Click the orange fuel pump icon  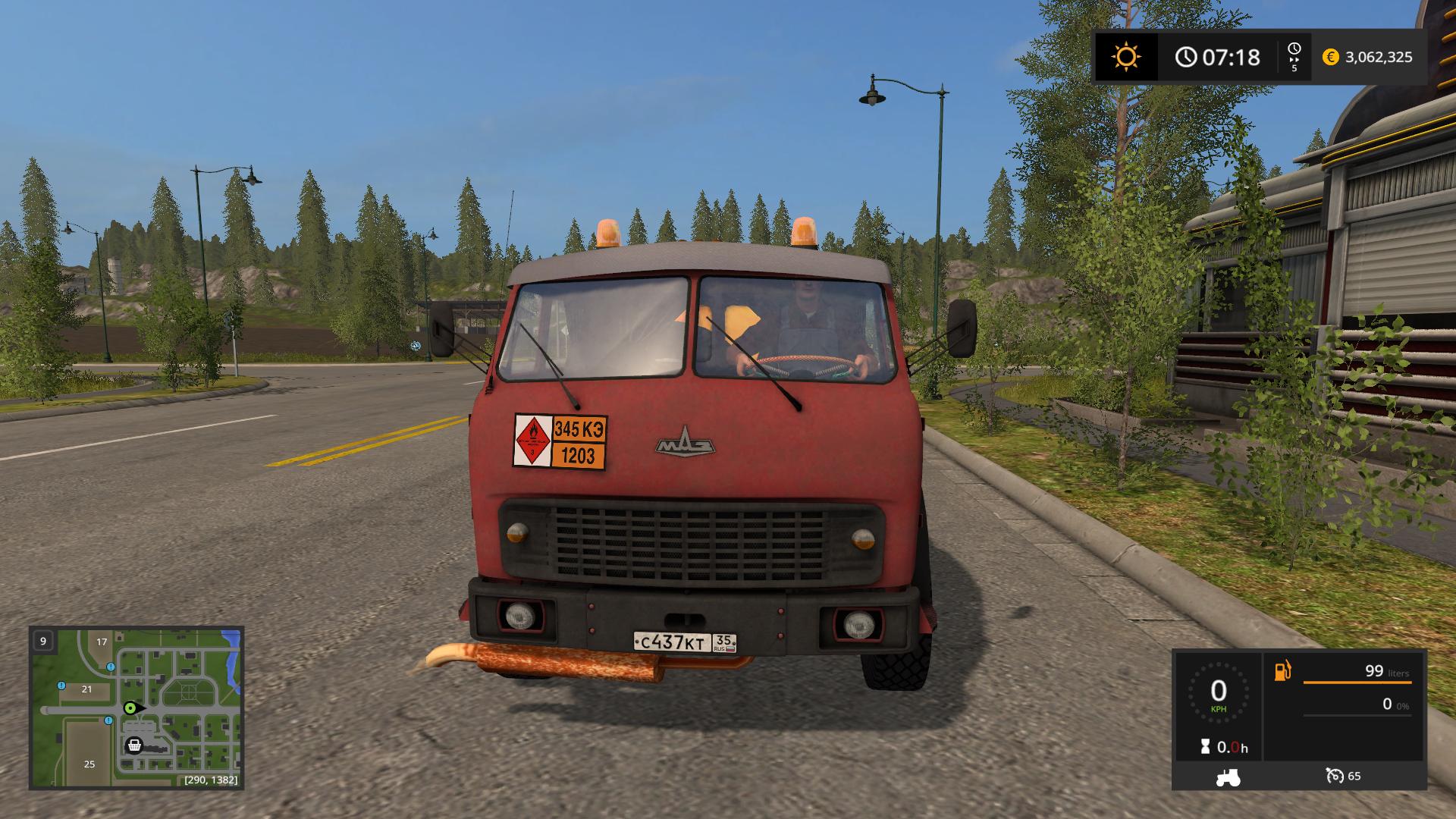coord(1282,671)
